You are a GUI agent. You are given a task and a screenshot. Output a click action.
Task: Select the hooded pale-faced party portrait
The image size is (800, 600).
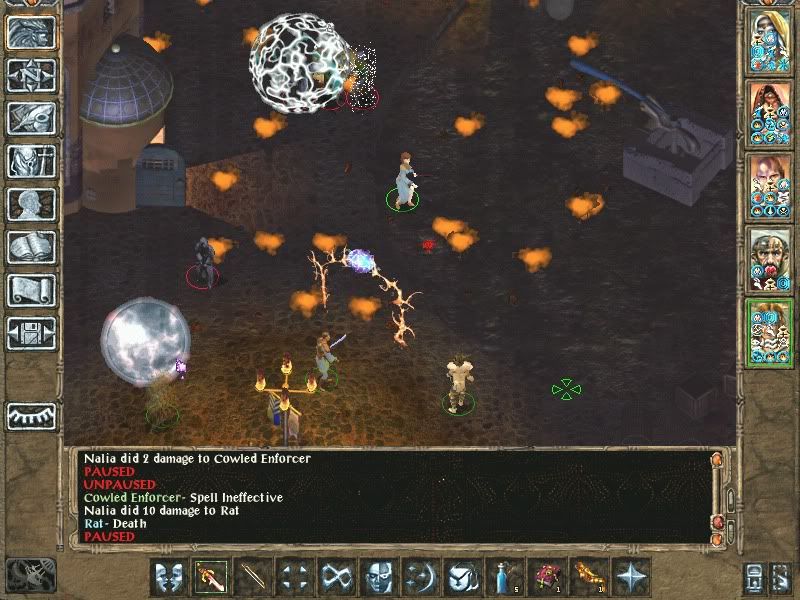click(769, 42)
